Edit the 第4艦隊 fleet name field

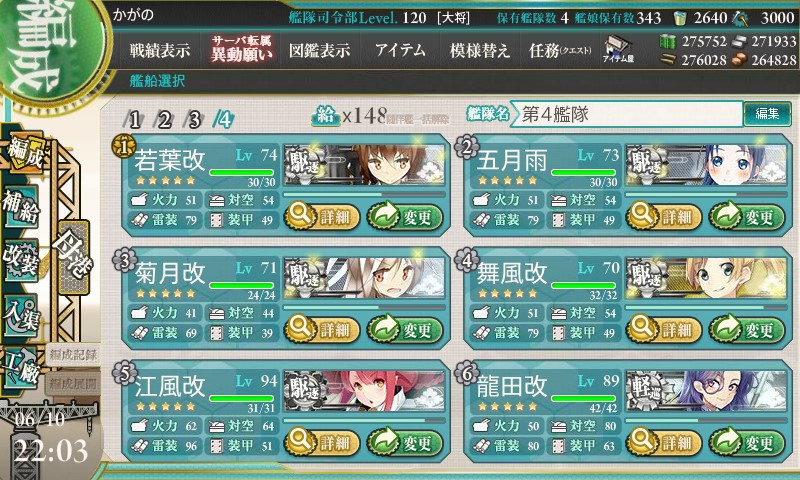coord(628,114)
